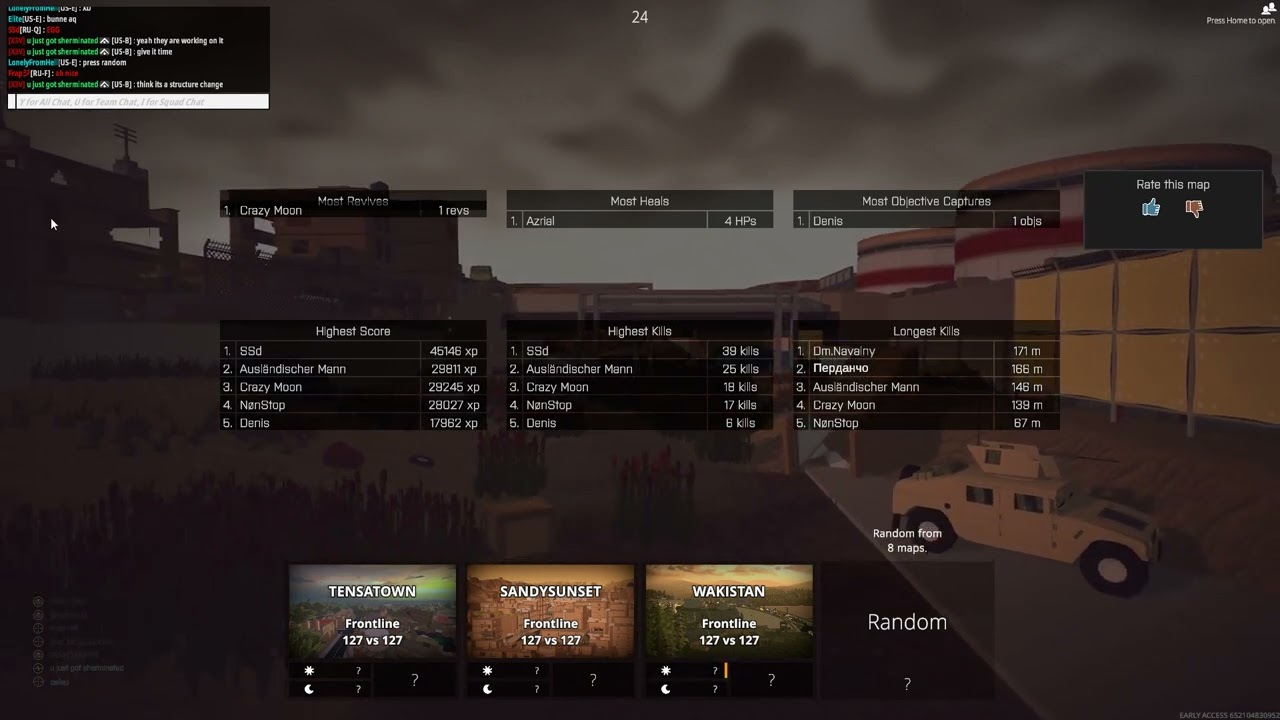Give this map a thumbs up rating

tap(1151, 207)
